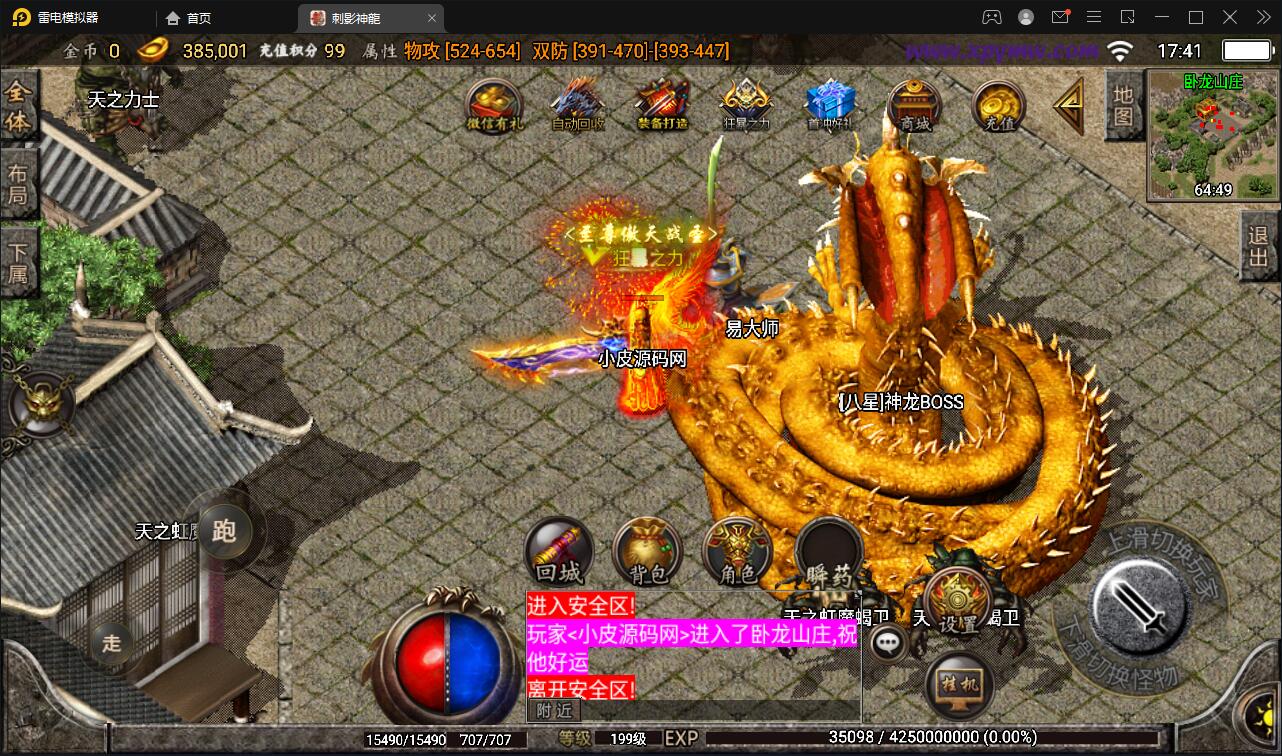Open the 角色 character panel

coord(738,551)
